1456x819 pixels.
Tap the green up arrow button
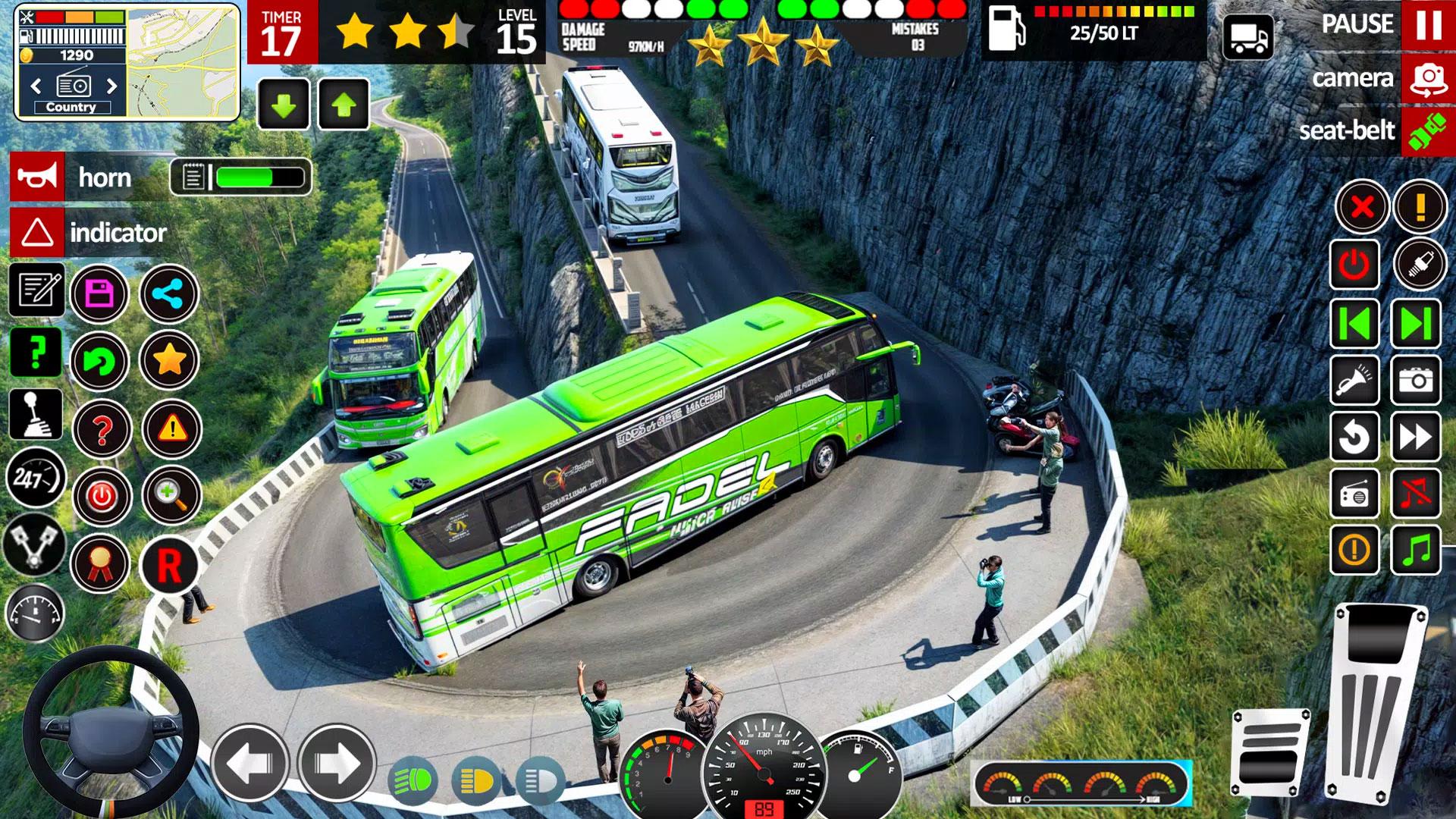pos(344,105)
